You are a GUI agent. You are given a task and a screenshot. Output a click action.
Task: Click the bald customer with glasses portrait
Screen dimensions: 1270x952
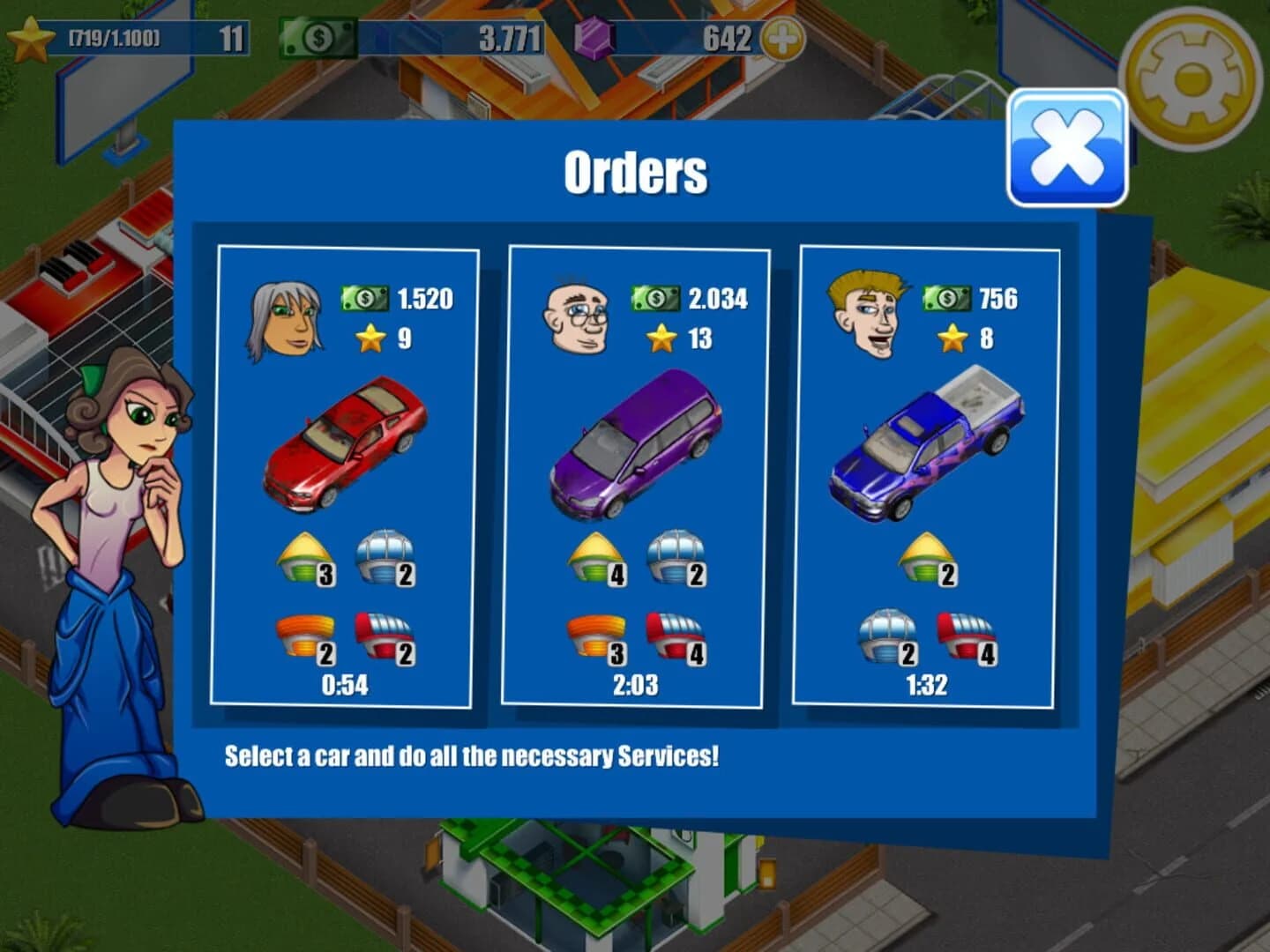574,317
